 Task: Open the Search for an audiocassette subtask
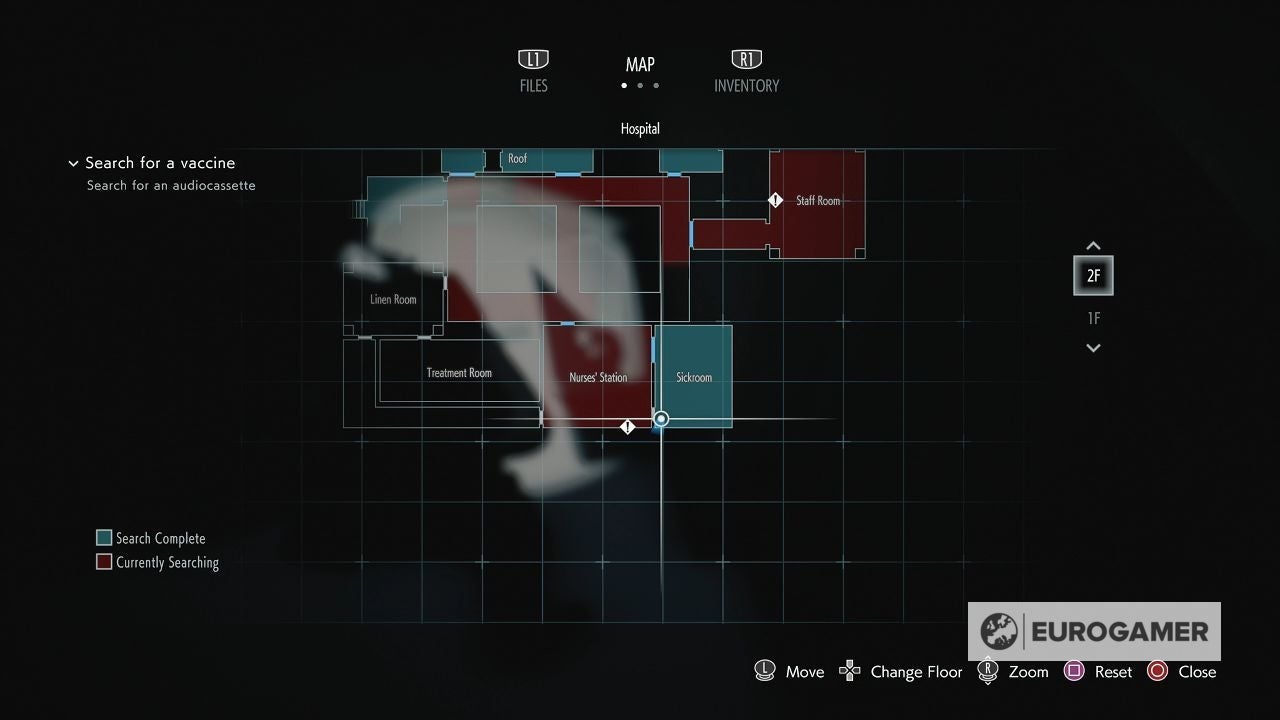coord(172,185)
